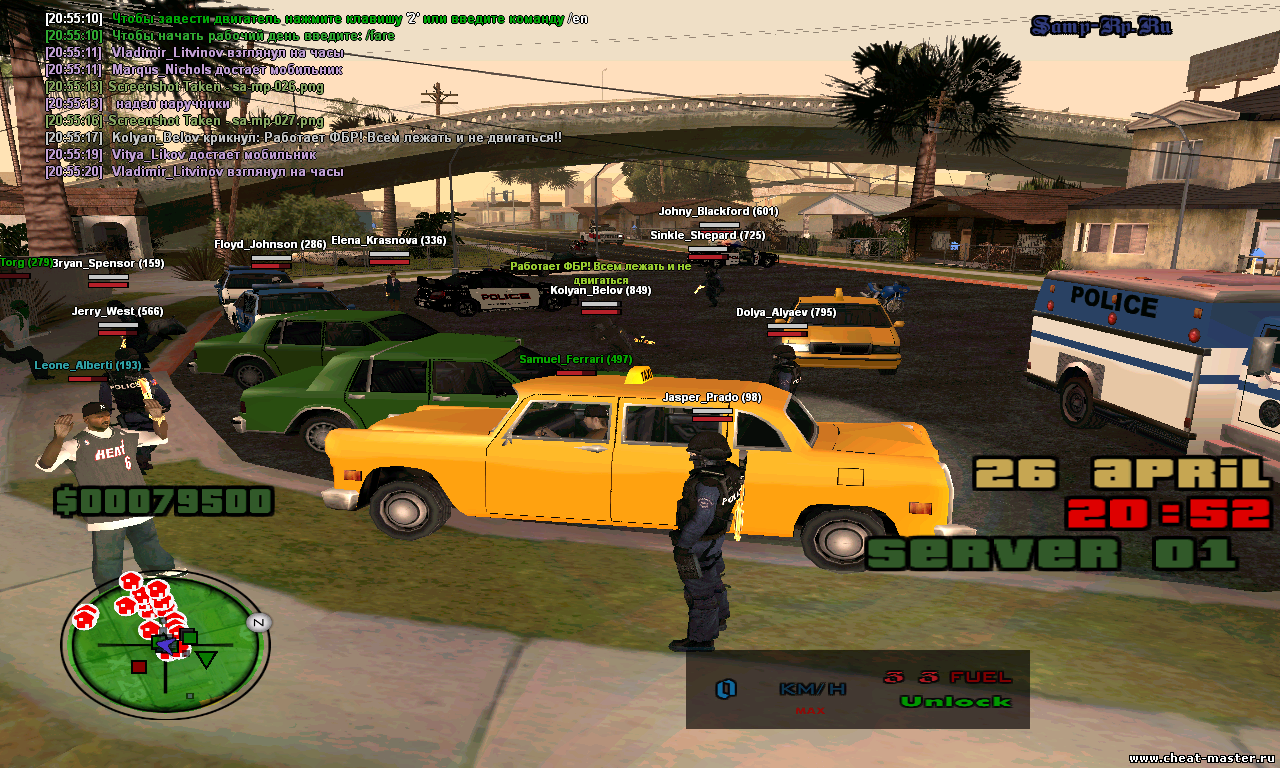Click the circular radar minimap
The image size is (1280, 768).
pos(163,645)
